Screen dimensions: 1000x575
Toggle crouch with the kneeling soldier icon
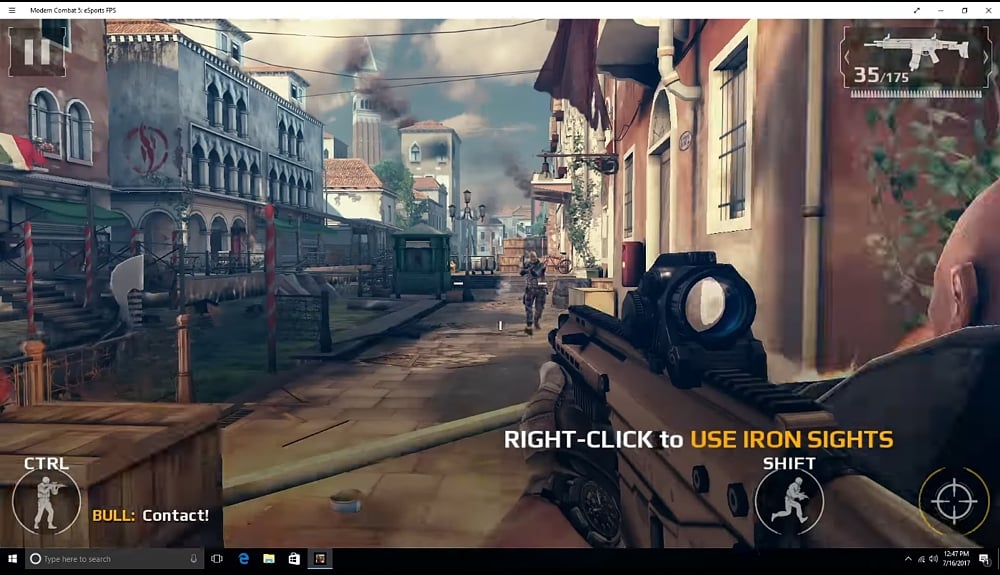pos(46,501)
